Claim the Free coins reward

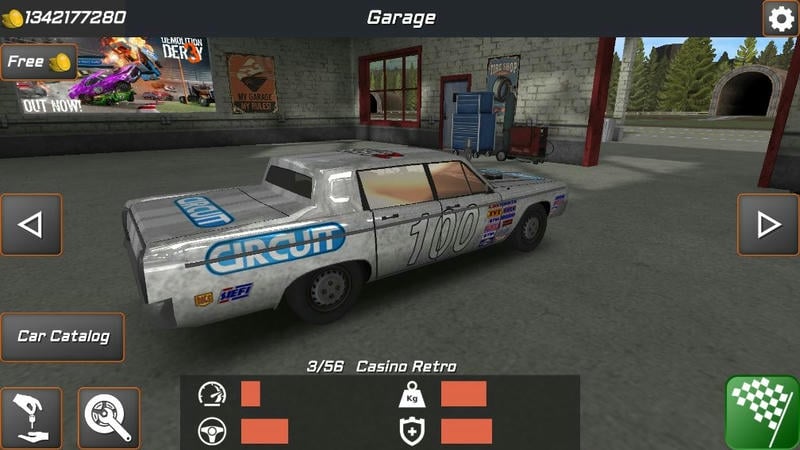pyautogui.click(x=38, y=62)
